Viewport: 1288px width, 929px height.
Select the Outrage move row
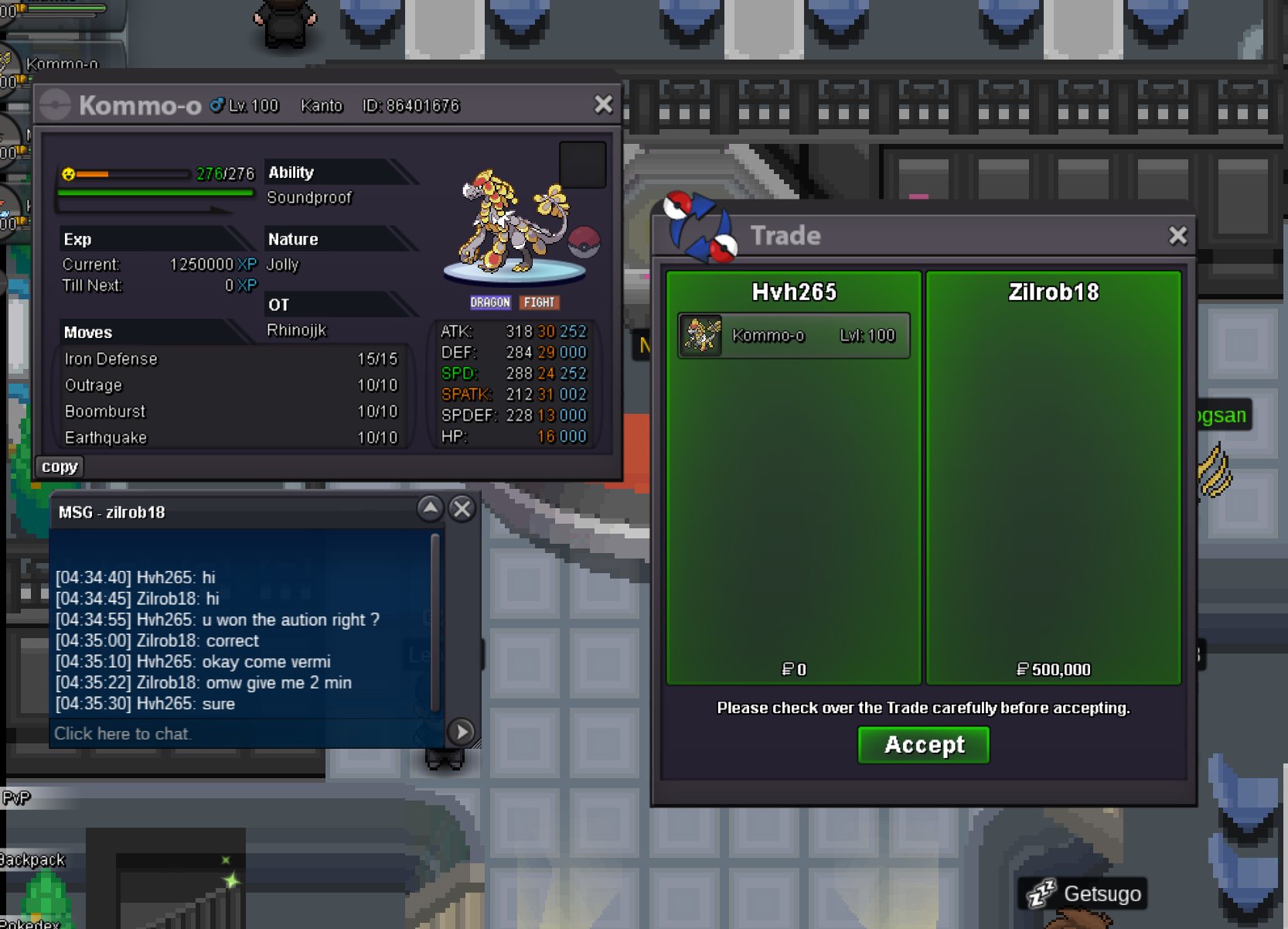[230, 385]
